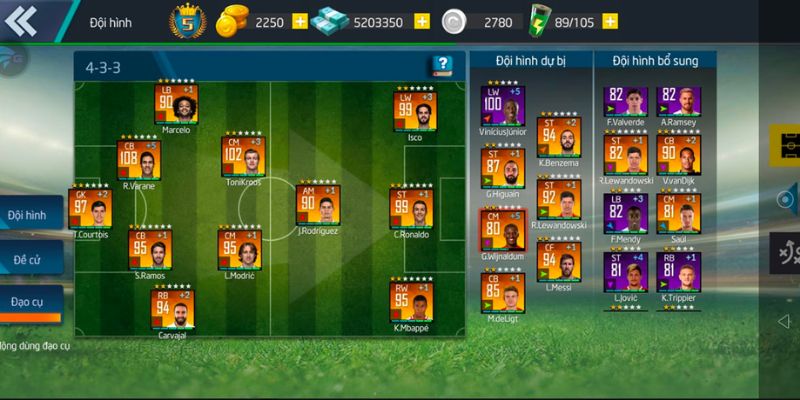
Task: Refill energy with the battery plus button
Action: 610,21
